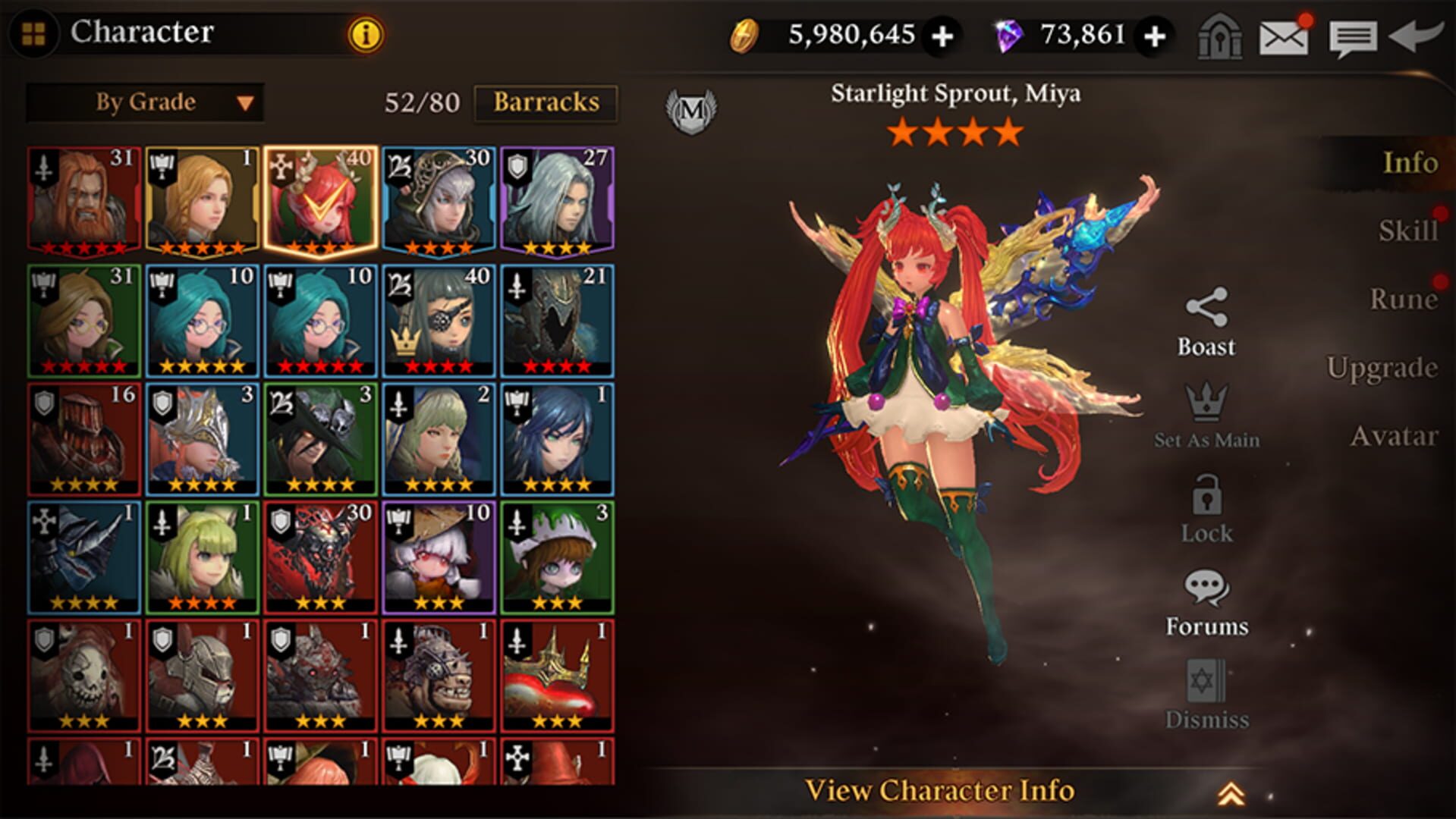Expand View Character Info panel upward

(941, 791)
